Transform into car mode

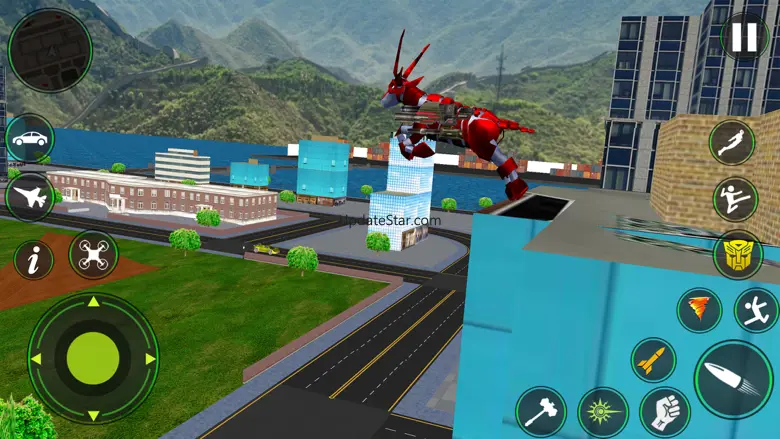click(30, 138)
